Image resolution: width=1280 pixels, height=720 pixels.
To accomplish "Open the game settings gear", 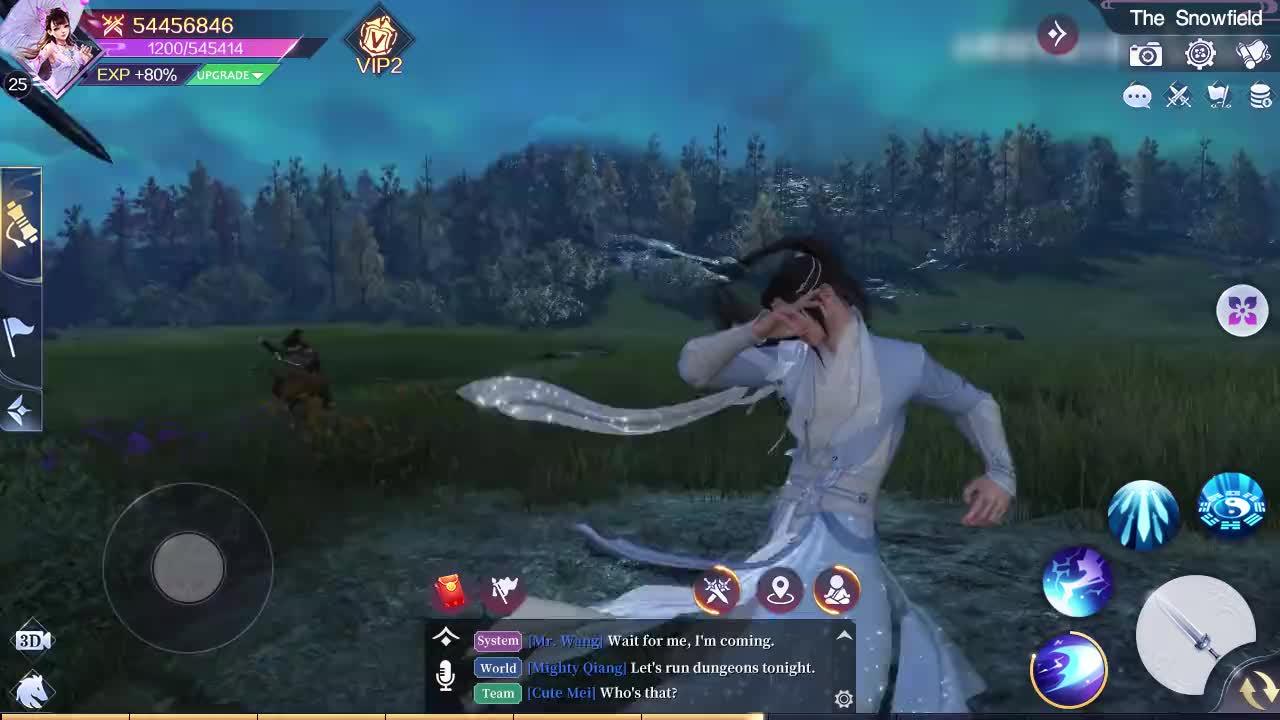I will 1200,54.
